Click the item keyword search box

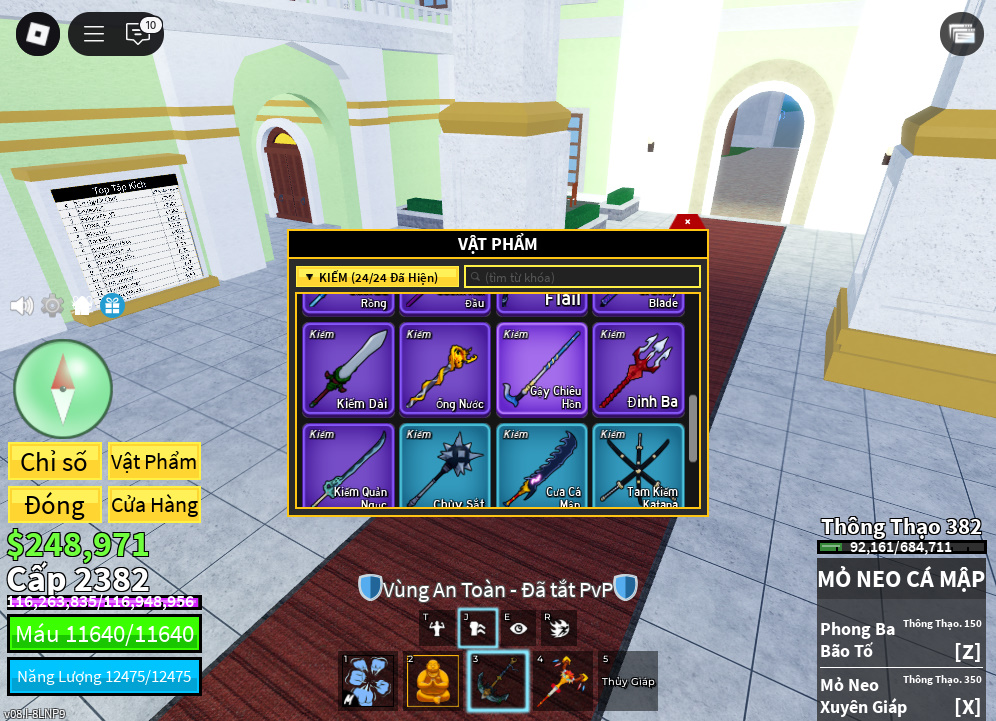(582, 277)
